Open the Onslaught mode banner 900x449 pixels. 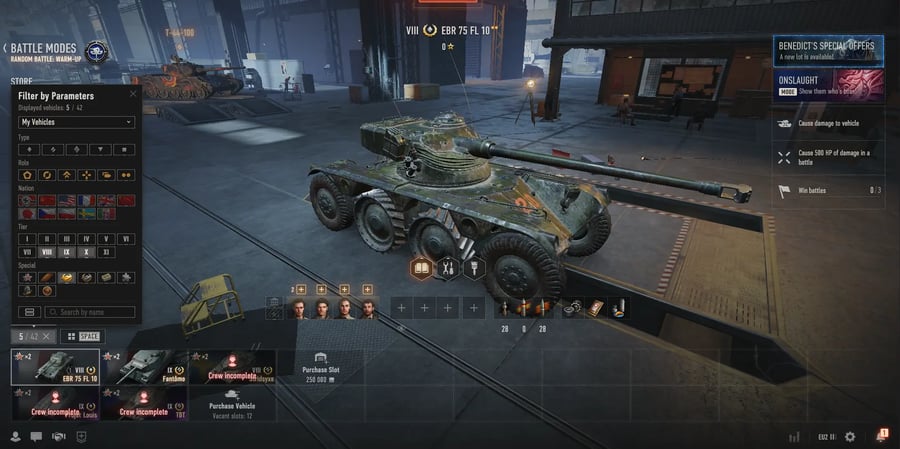(827, 84)
